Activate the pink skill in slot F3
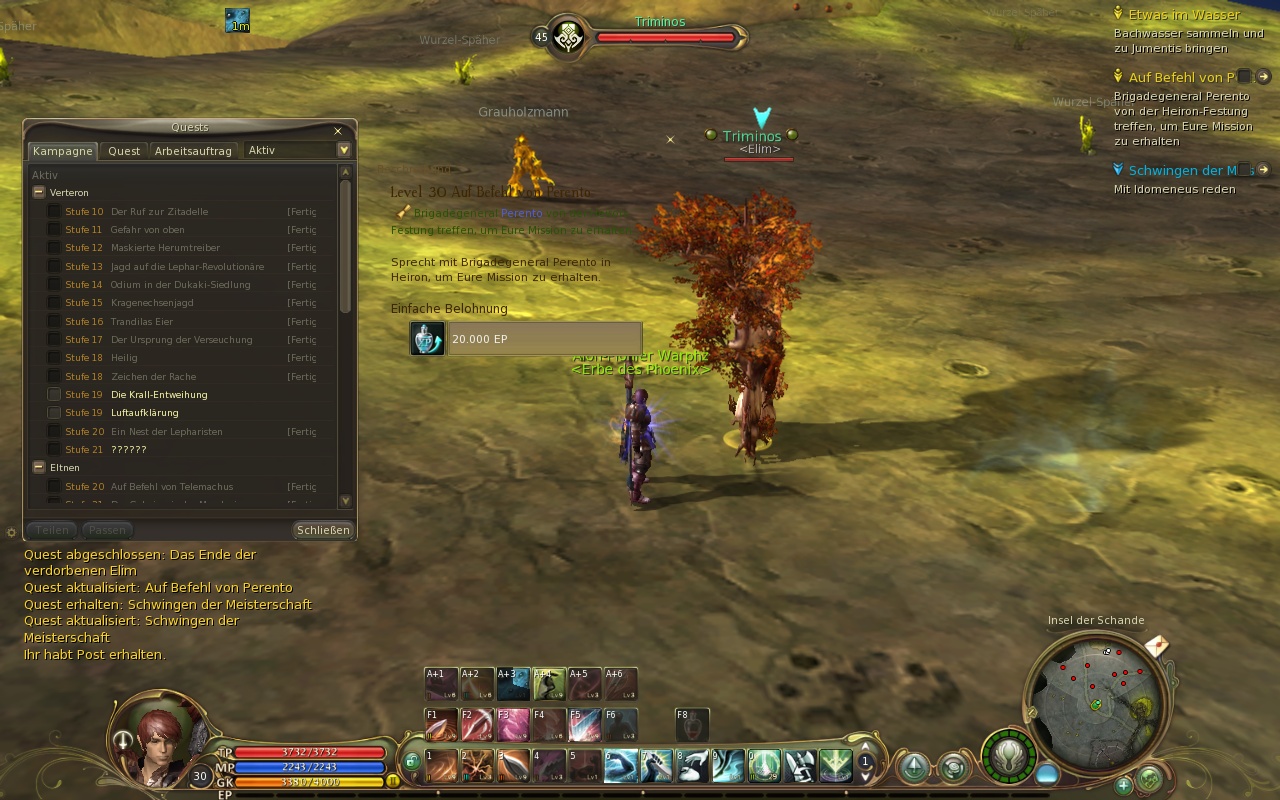 [513, 725]
